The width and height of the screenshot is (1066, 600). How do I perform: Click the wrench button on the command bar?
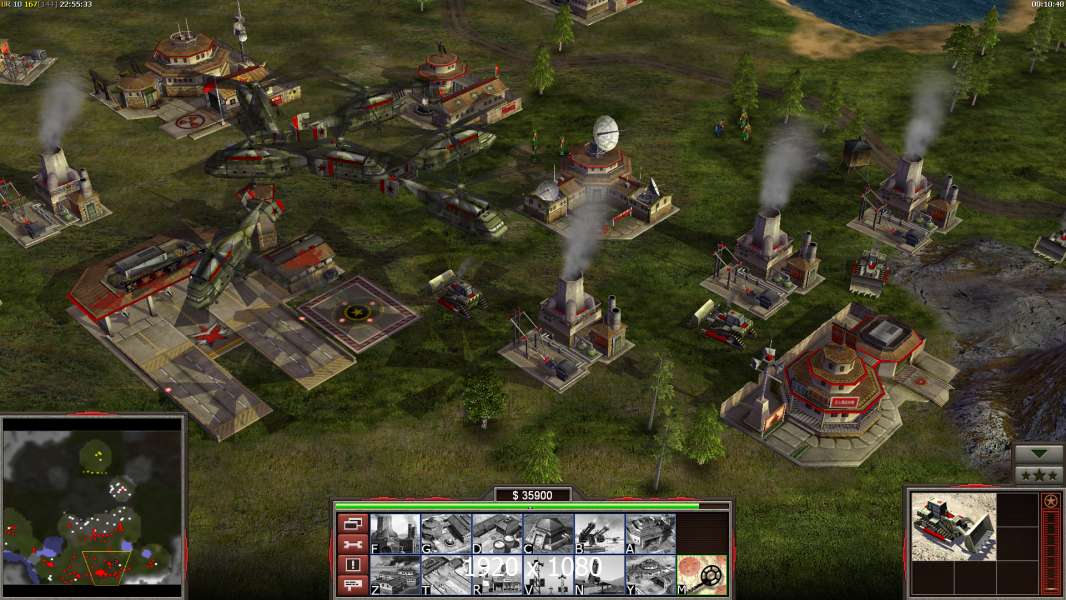point(352,544)
